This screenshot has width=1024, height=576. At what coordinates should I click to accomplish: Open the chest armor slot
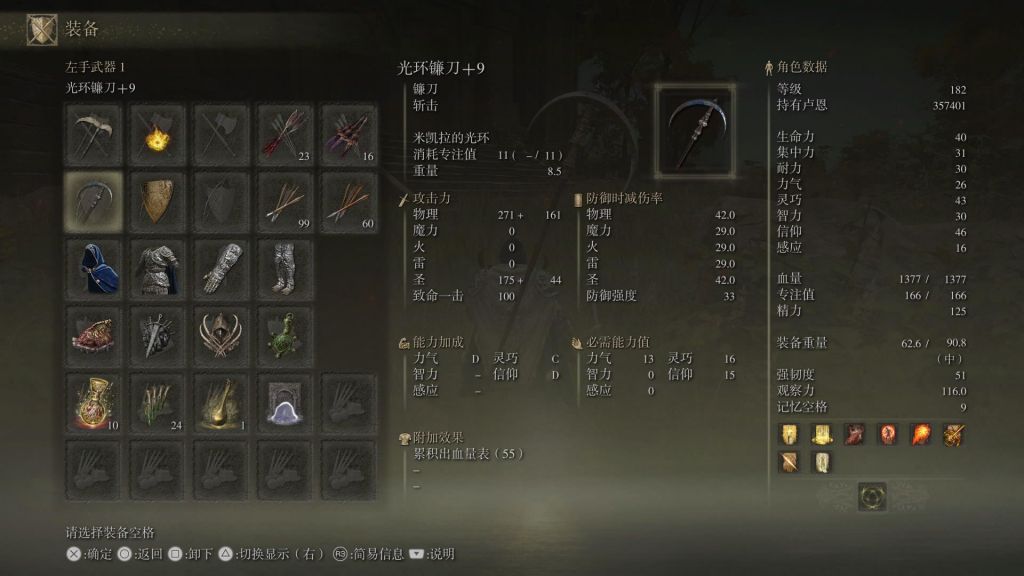pos(158,267)
